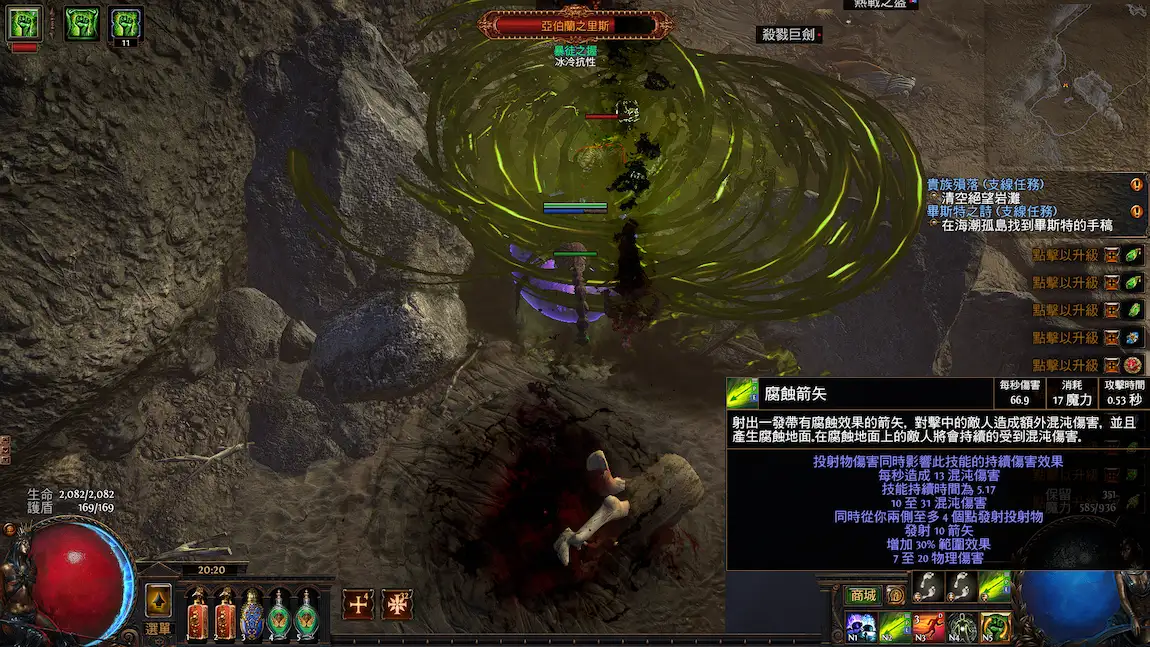Level up the red skill gem
The width and height of the screenshot is (1150, 647).
click(x=1111, y=365)
